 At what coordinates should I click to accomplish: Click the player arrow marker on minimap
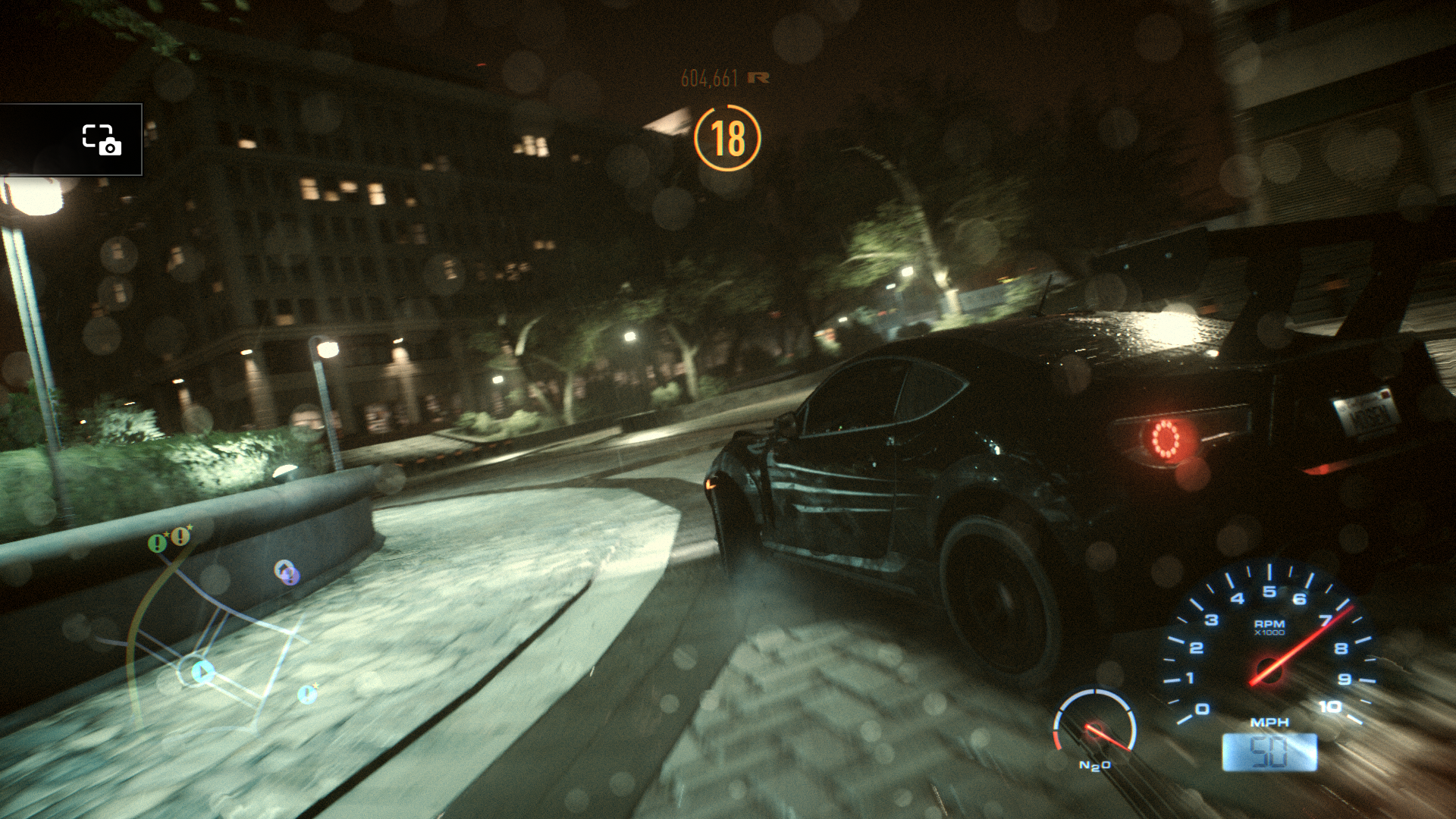[x=202, y=672]
